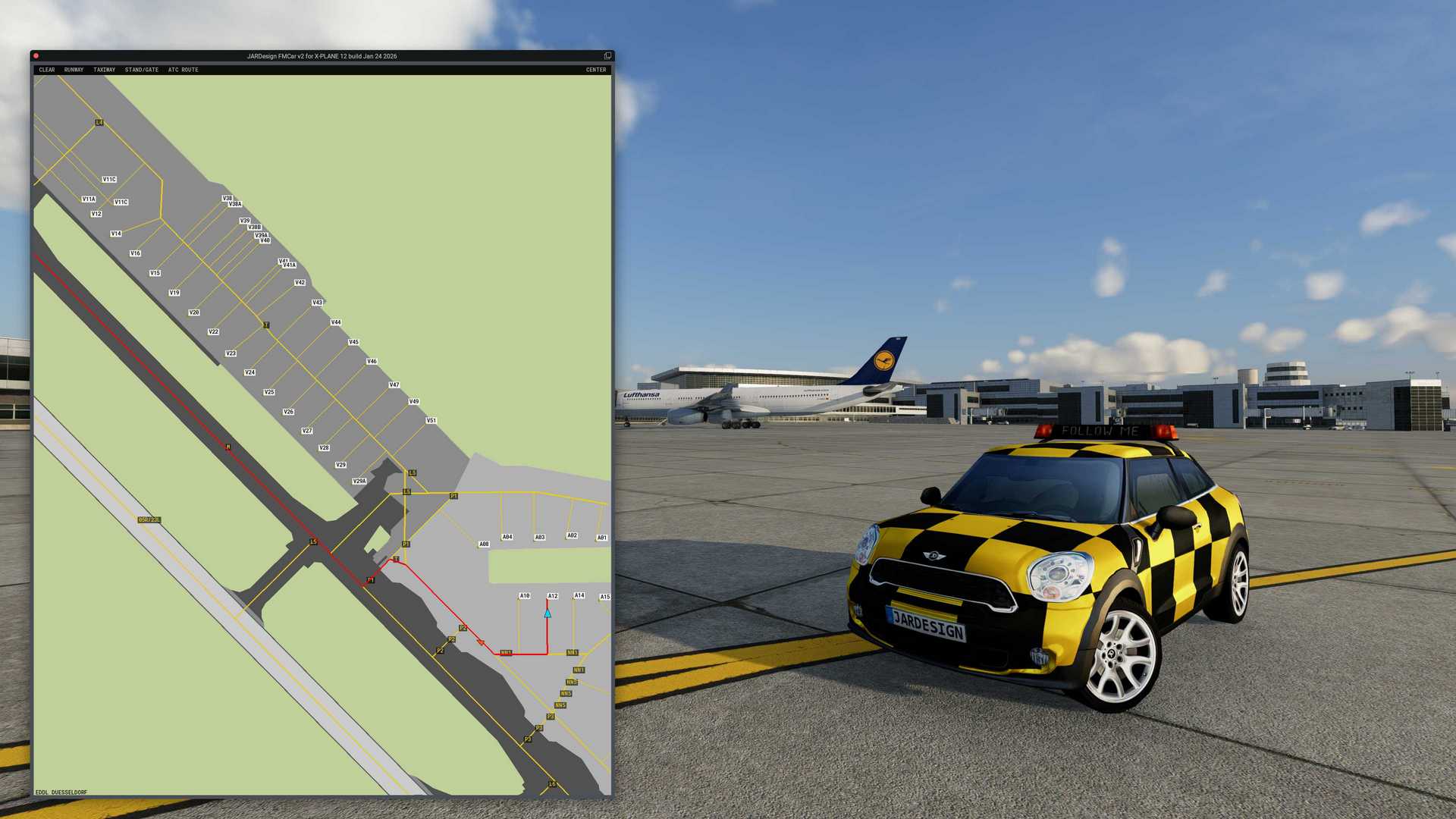This screenshot has height=819, width=1456.
Task: Select stand A12 on the airport map
Action: (553, 596)
